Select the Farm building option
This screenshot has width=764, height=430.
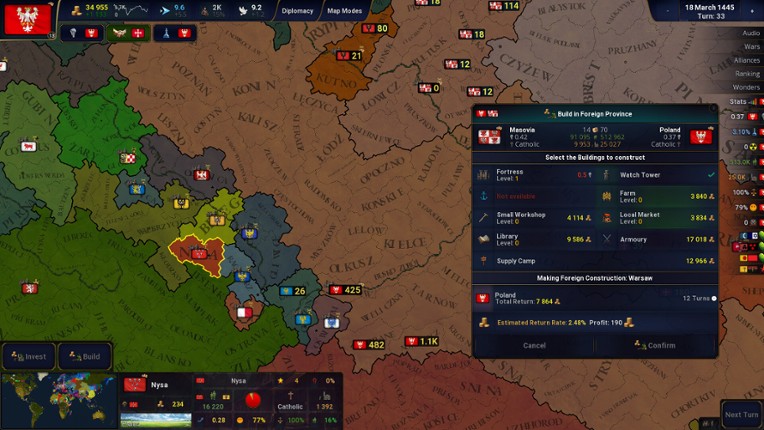pos(656,195)
